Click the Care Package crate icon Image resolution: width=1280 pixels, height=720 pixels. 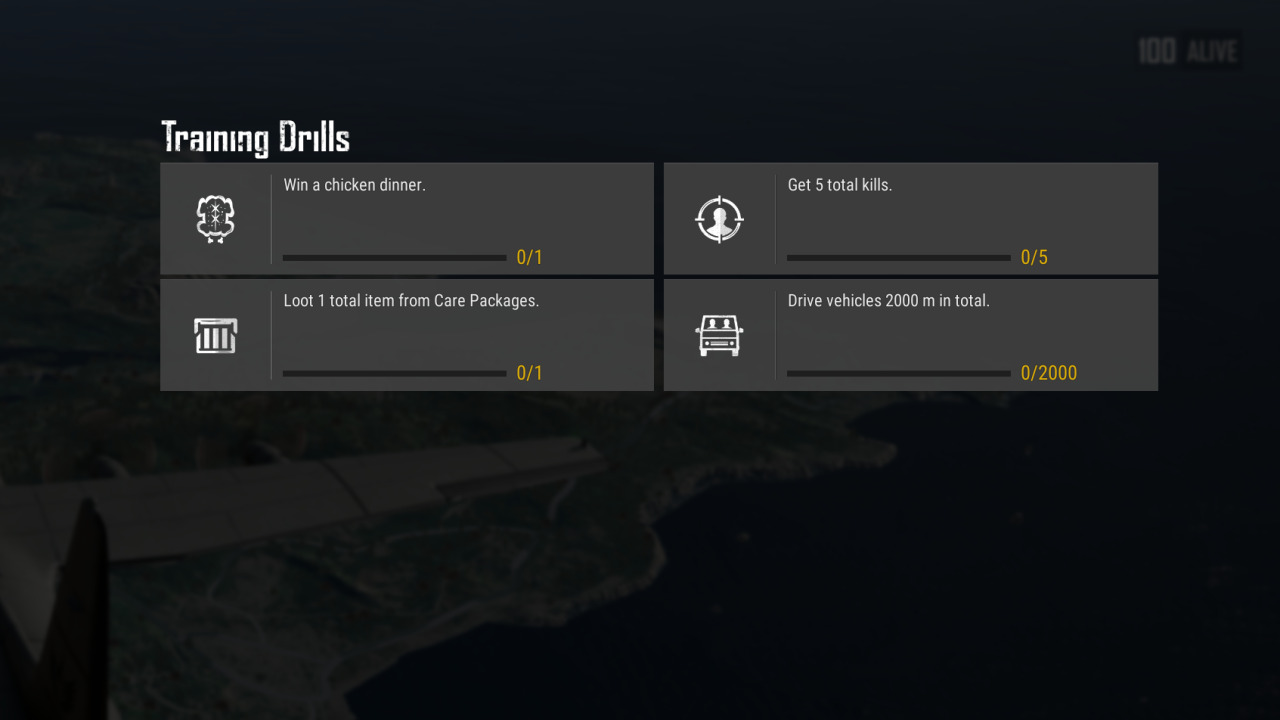pos(215,335)
